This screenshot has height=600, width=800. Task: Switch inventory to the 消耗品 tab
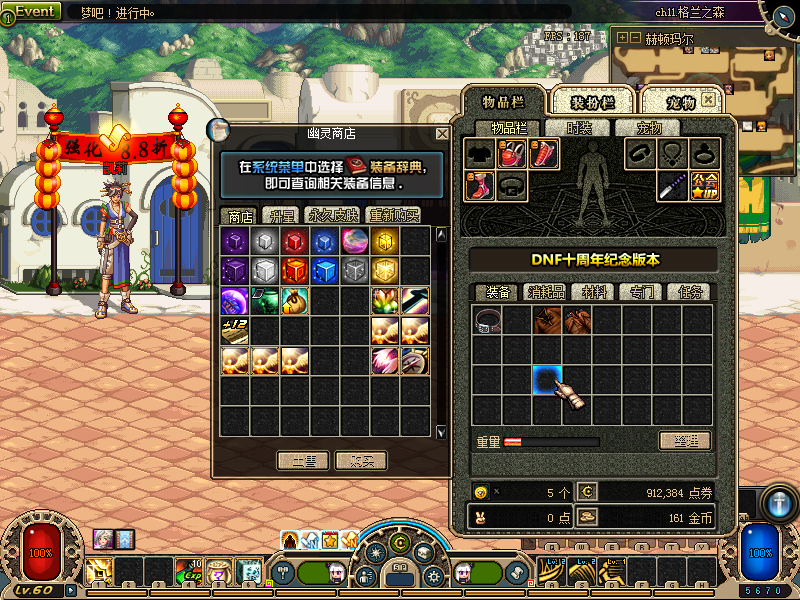point(547,292)
